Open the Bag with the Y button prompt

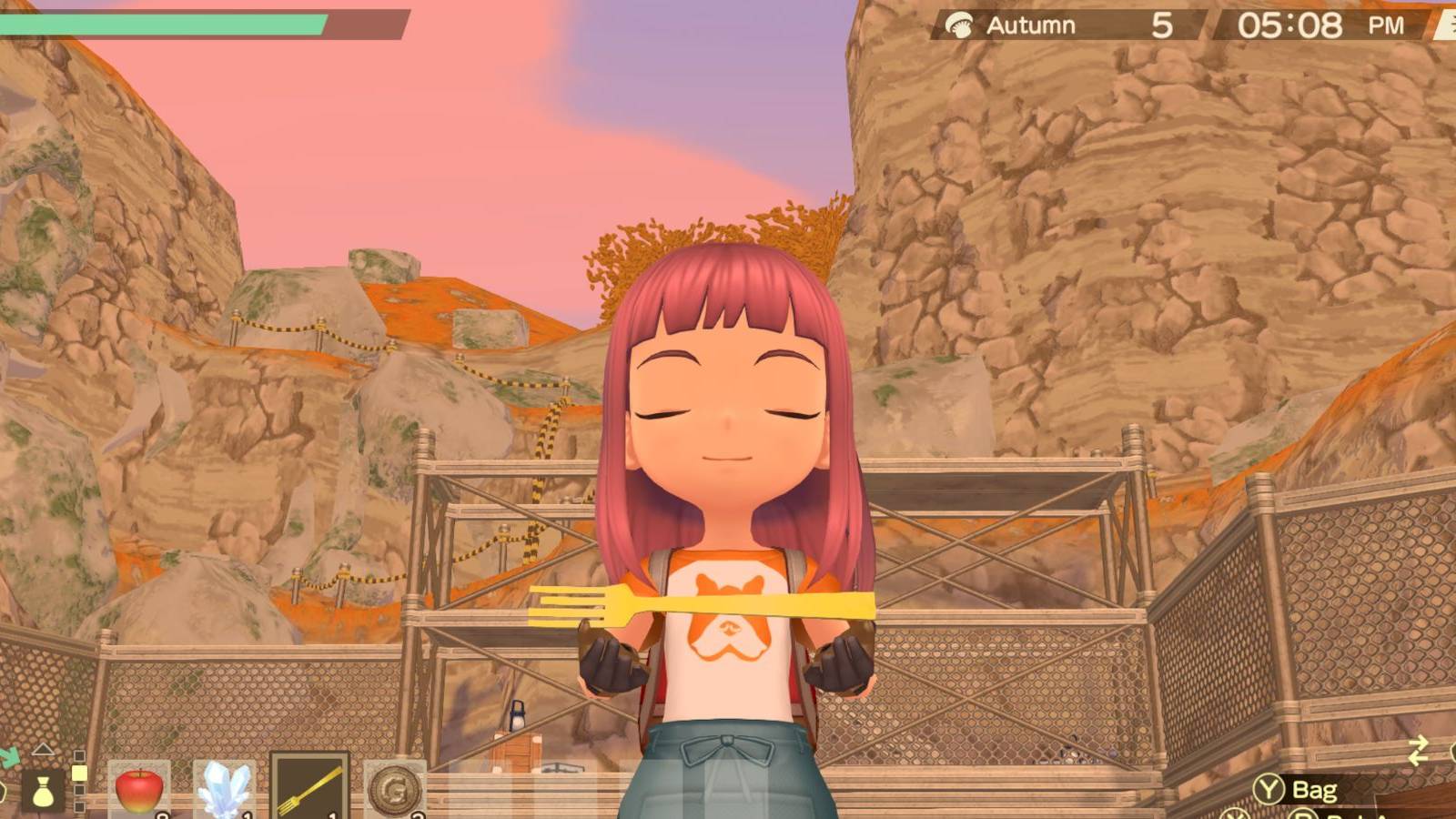[1292, 790]
